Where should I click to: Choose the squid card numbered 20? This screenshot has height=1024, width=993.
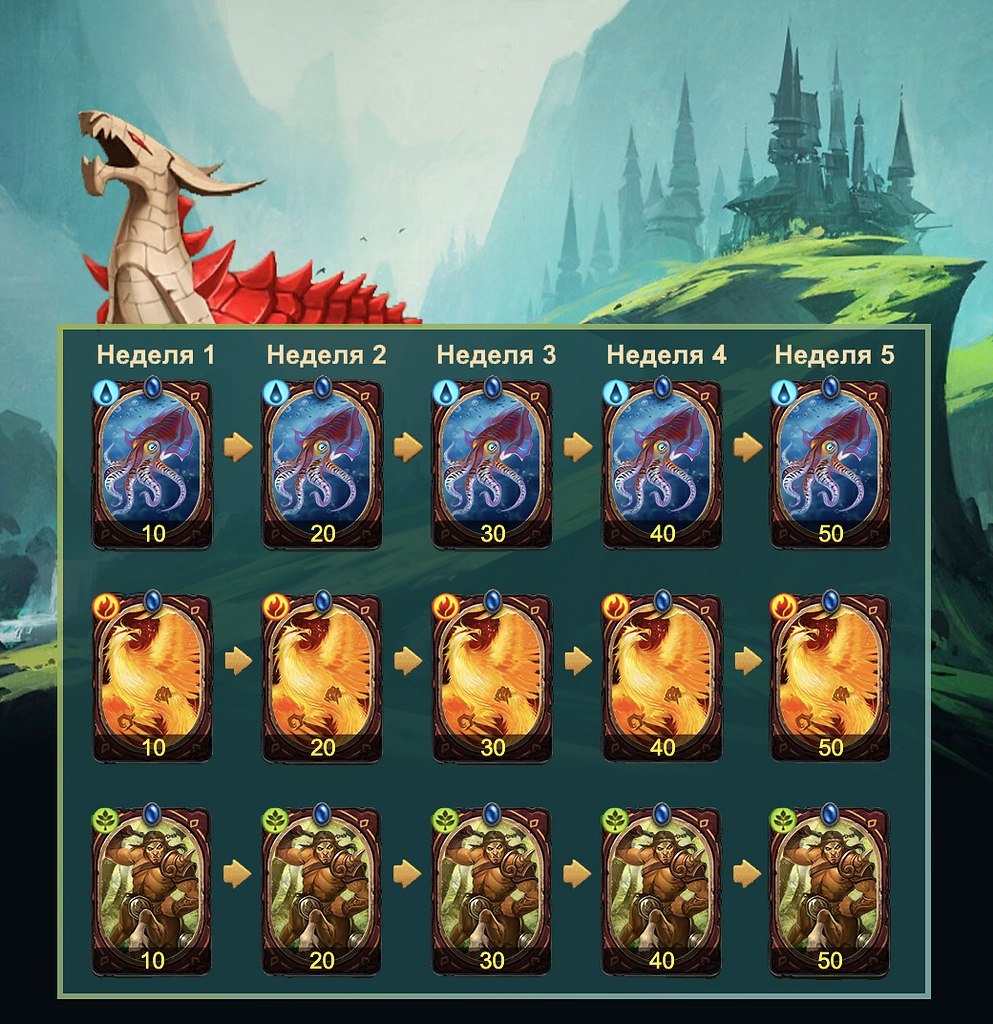point(323,464)
